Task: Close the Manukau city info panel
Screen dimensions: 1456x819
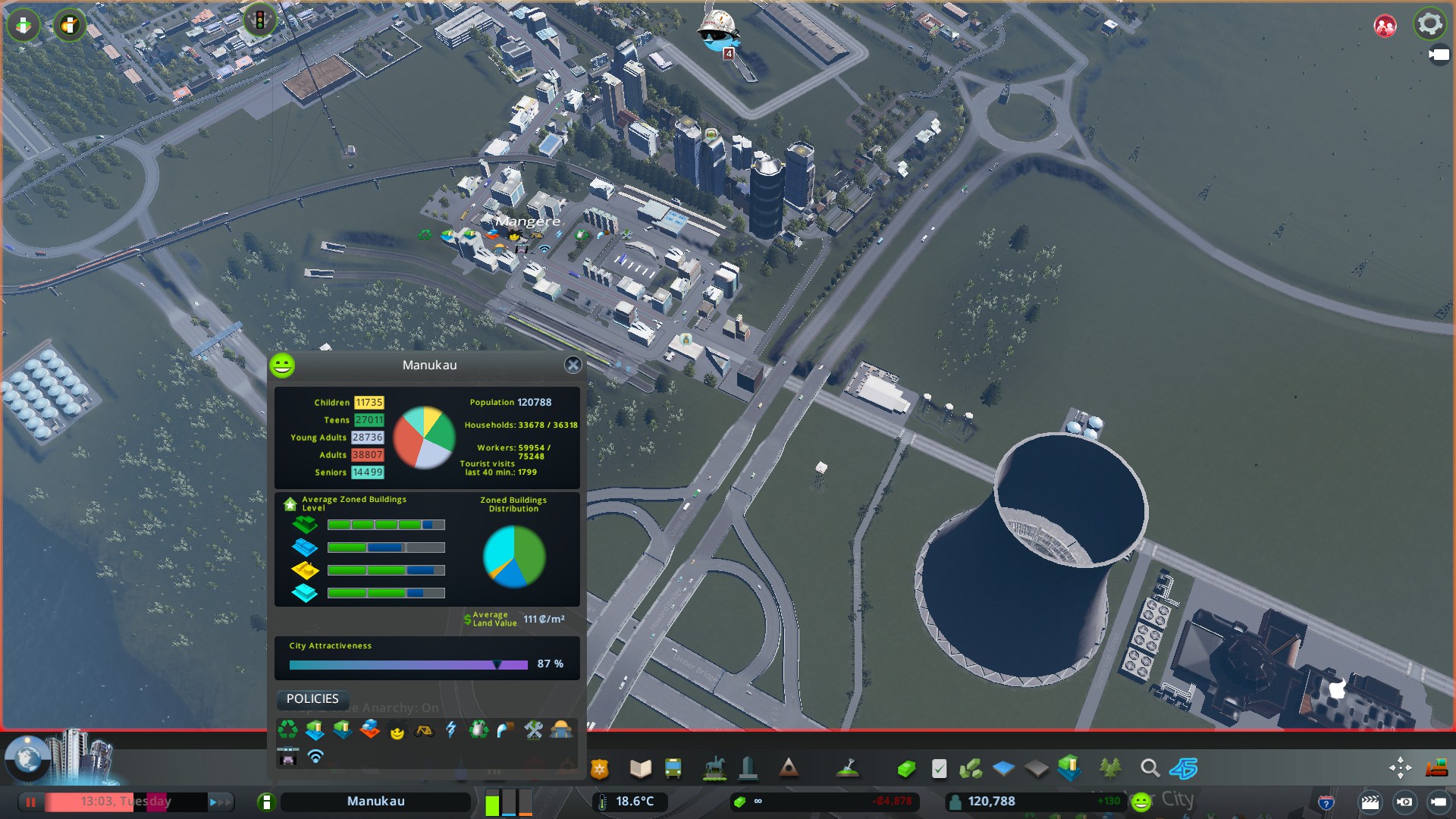Action: click(573, 366)
